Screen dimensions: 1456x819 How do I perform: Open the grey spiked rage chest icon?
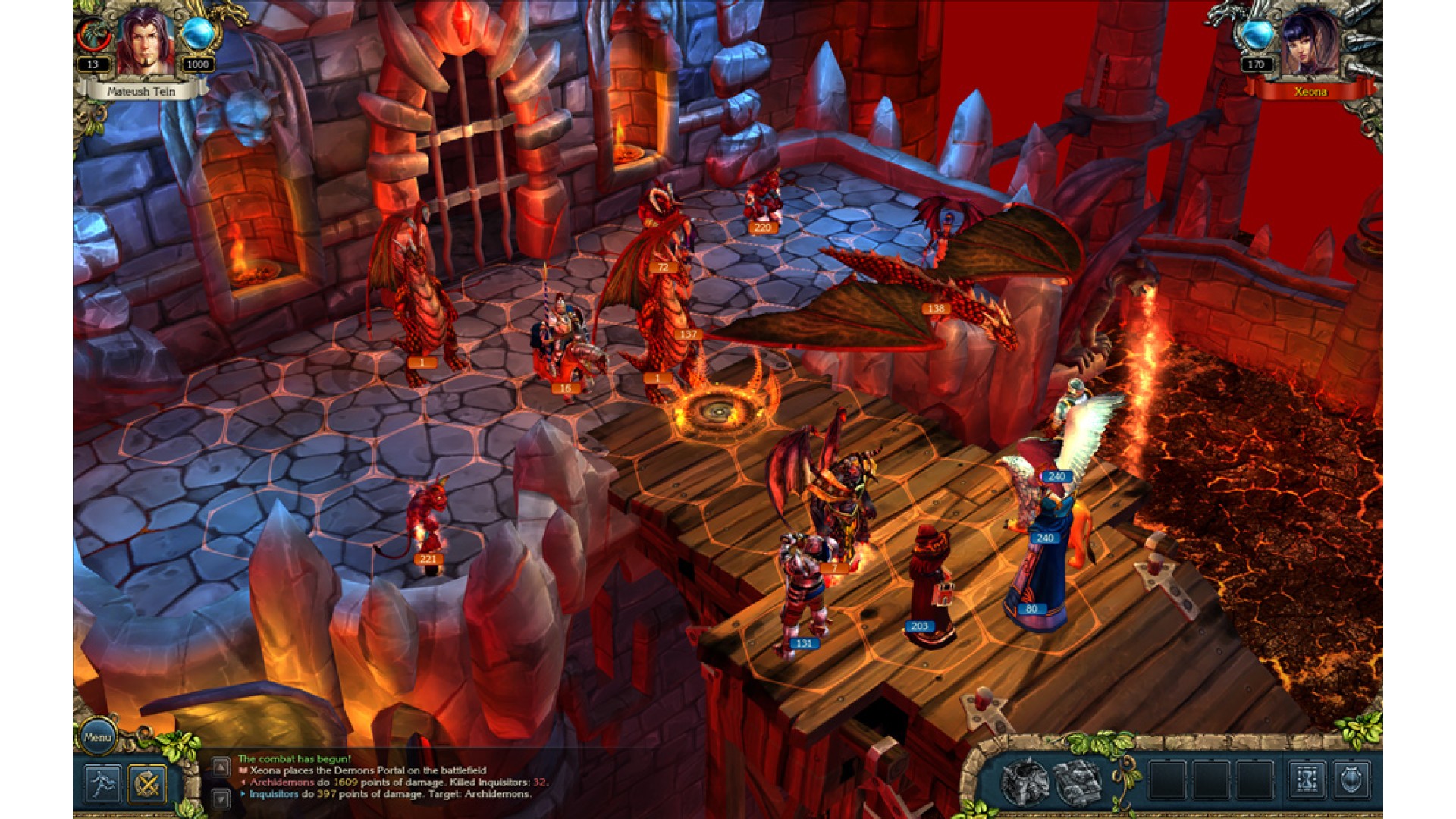[1025, 781]
